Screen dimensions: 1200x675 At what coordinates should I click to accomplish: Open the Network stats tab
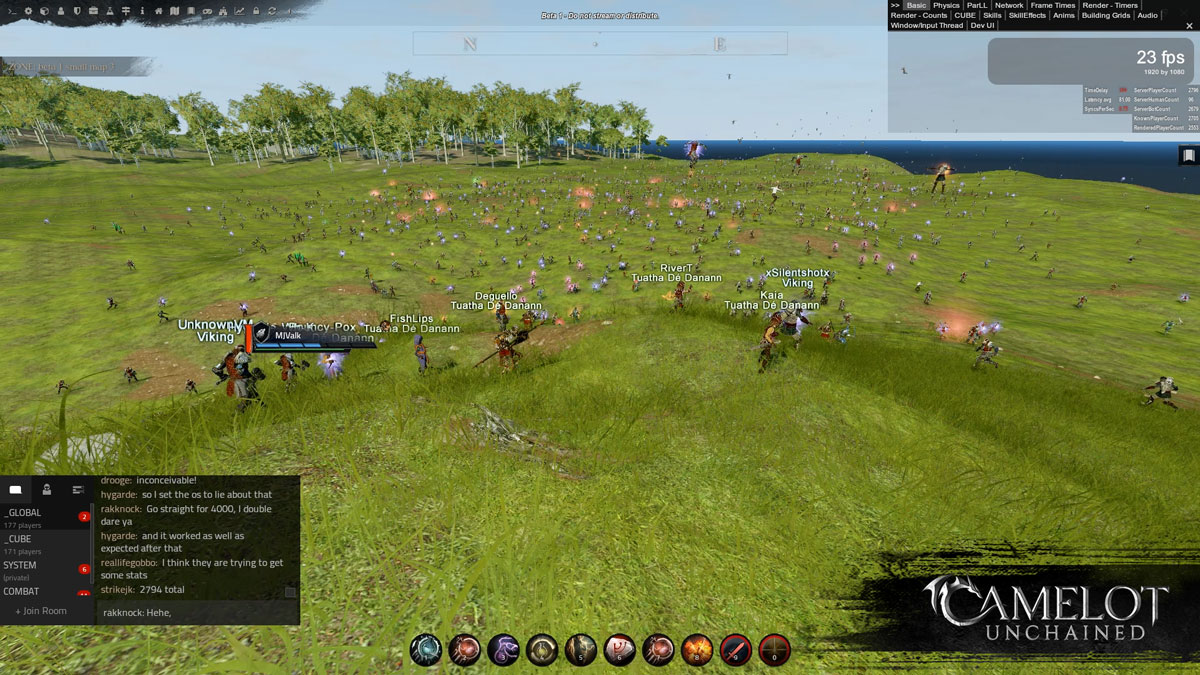1009,6
